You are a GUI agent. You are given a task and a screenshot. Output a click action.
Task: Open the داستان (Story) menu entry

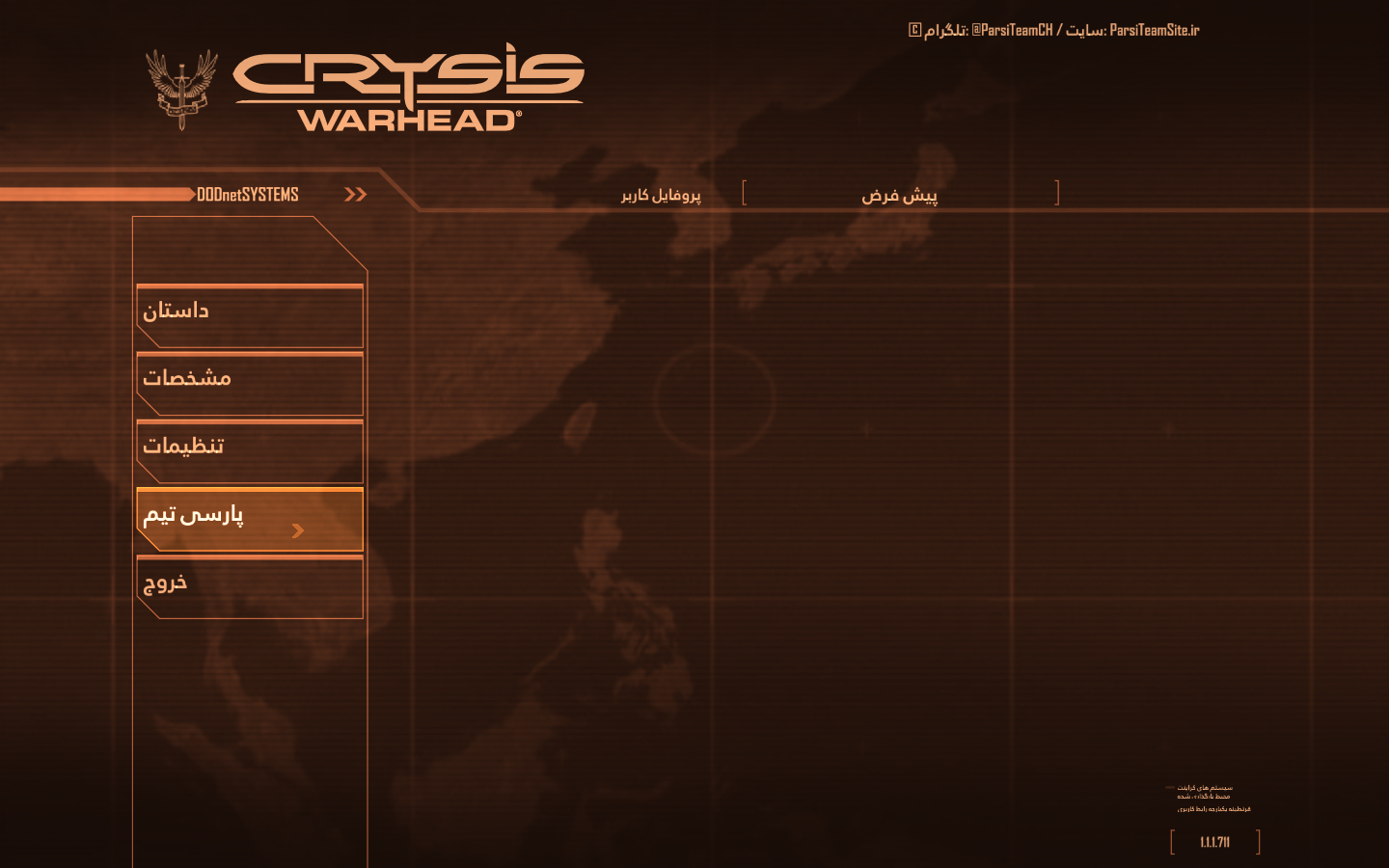click(249, 314)
